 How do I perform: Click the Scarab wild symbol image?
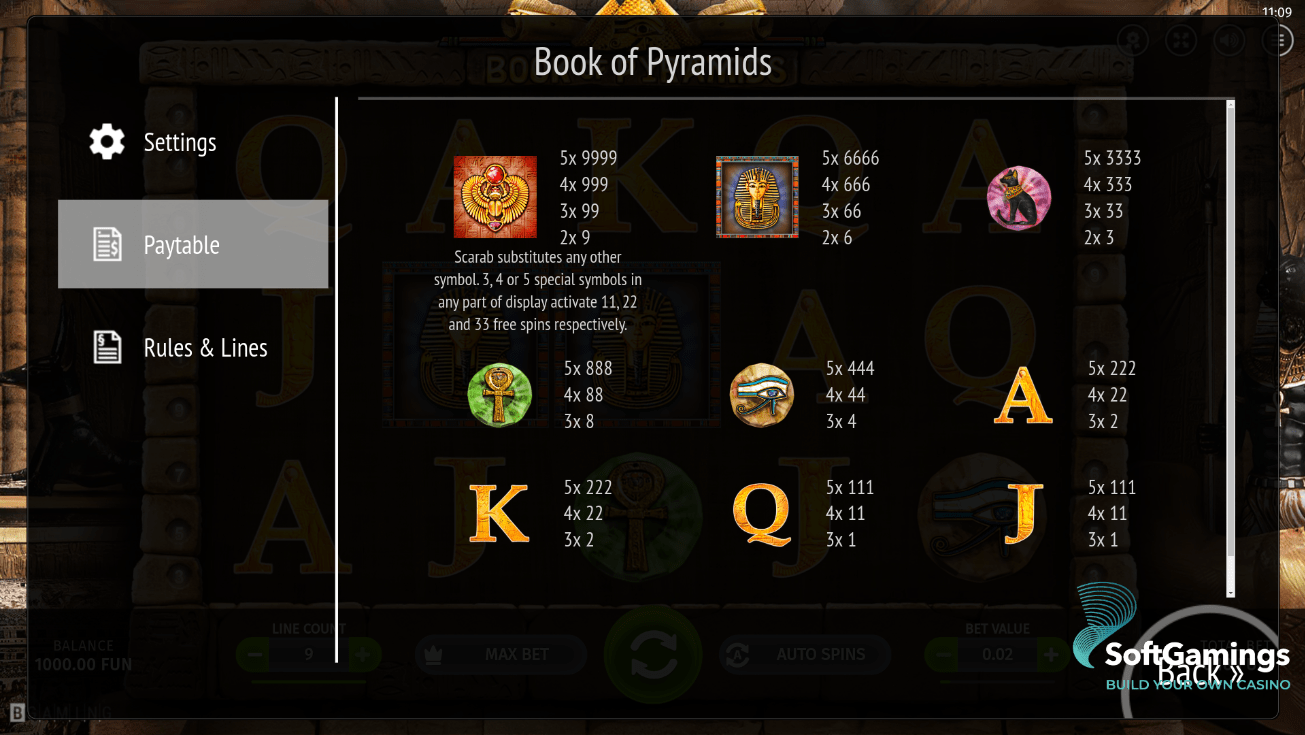pyautogui.click(x=495, y=196)
